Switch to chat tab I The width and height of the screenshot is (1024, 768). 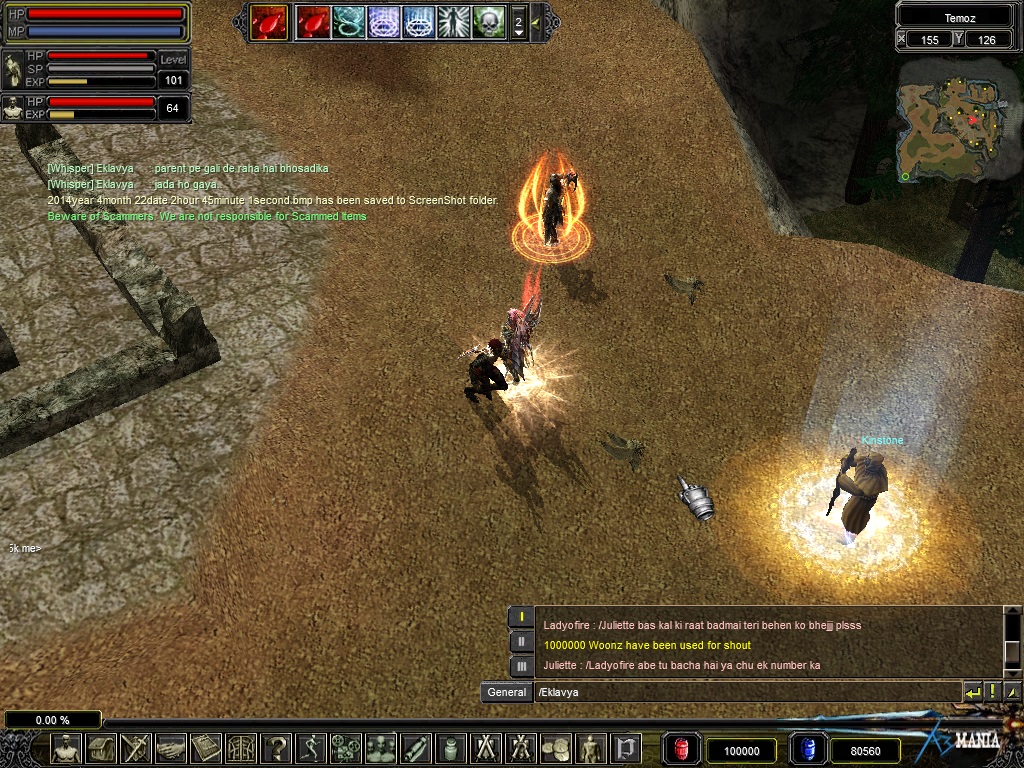click(x=521, y=617)
